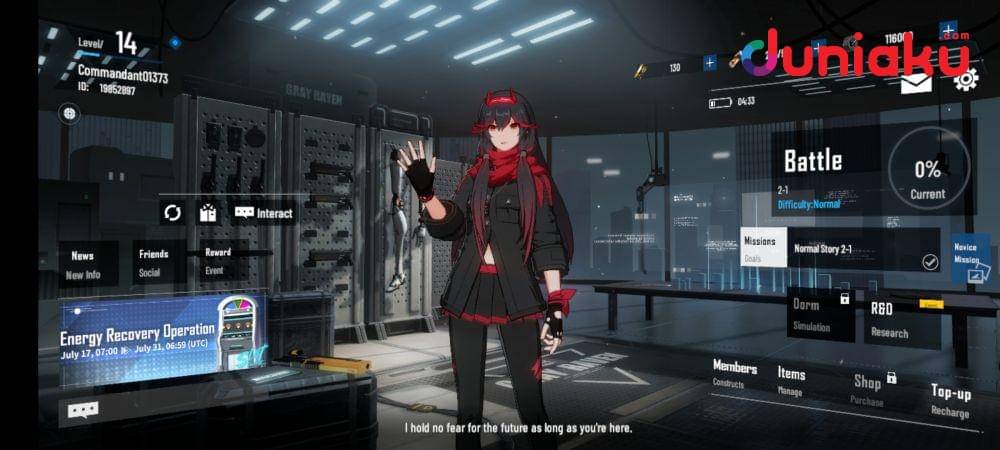Open the Shop Purchase menu
Image resolution: width=1000 pixels, height=450 pixels.
coord(869,389)
